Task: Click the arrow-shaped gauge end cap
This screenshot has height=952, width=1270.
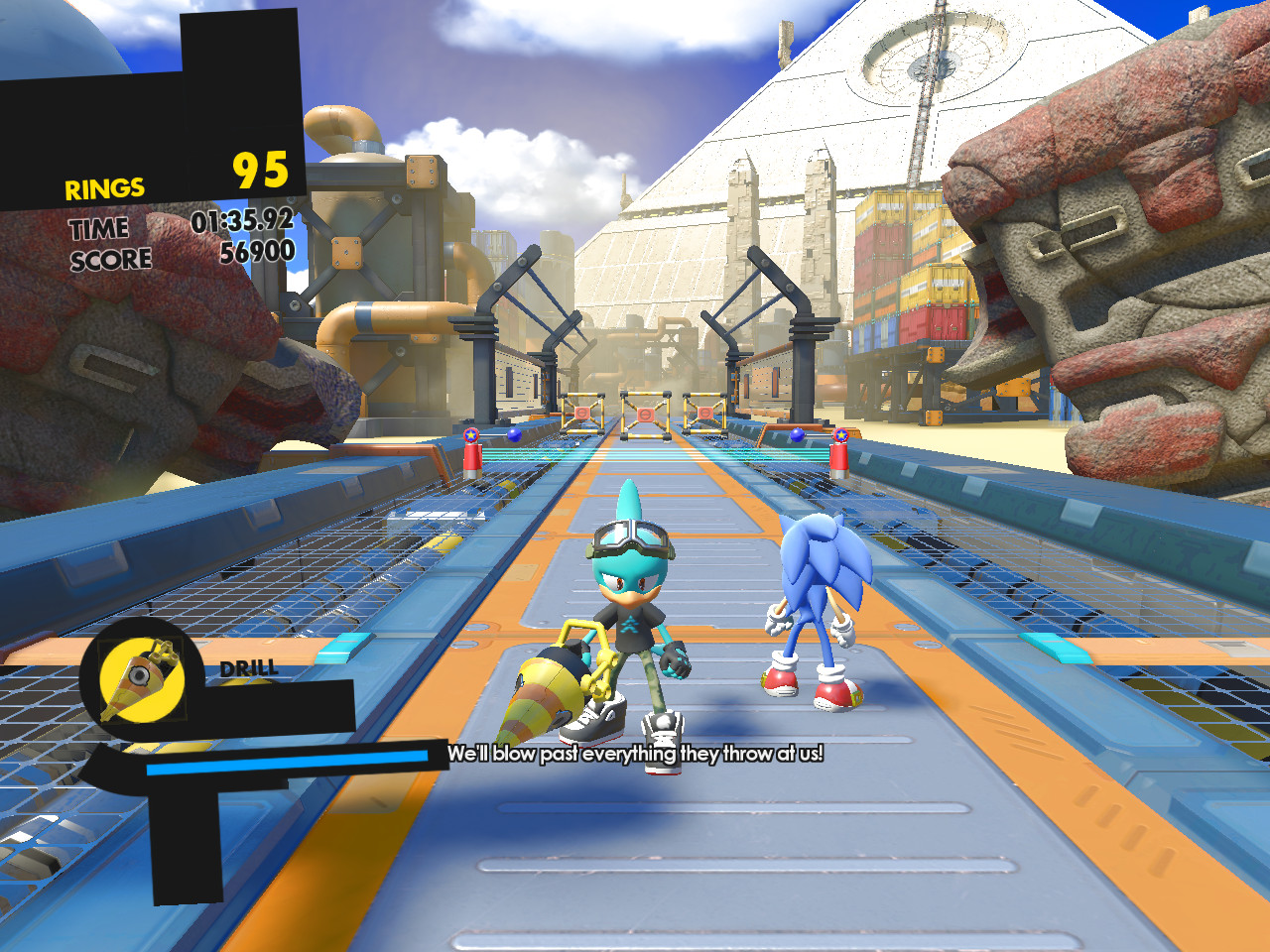Action: [x=109, y=769]
